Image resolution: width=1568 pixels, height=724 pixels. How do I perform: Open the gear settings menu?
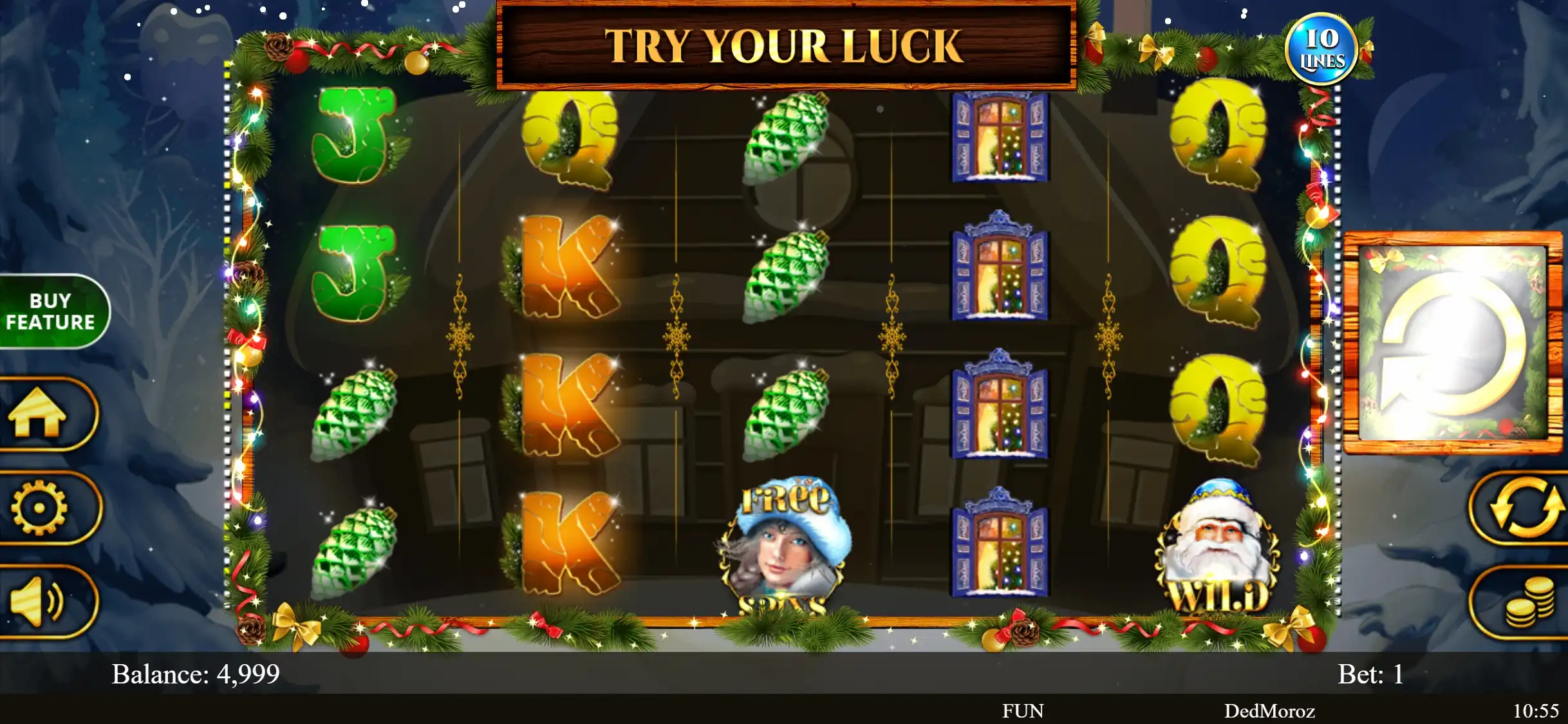click(x=40, y=508)
